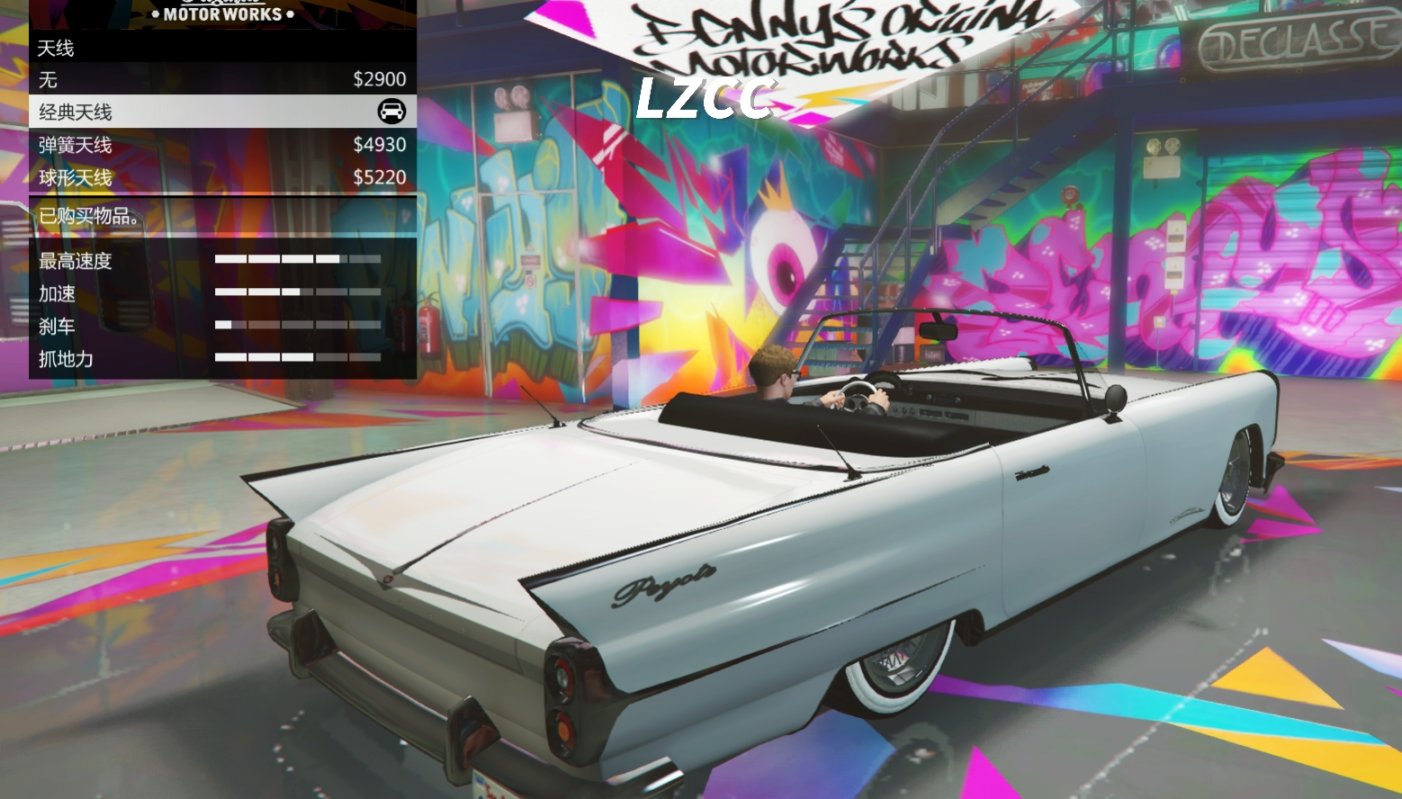Click the $4930 price label
This screenshot has width=1402, height=799.
(382, 143)
